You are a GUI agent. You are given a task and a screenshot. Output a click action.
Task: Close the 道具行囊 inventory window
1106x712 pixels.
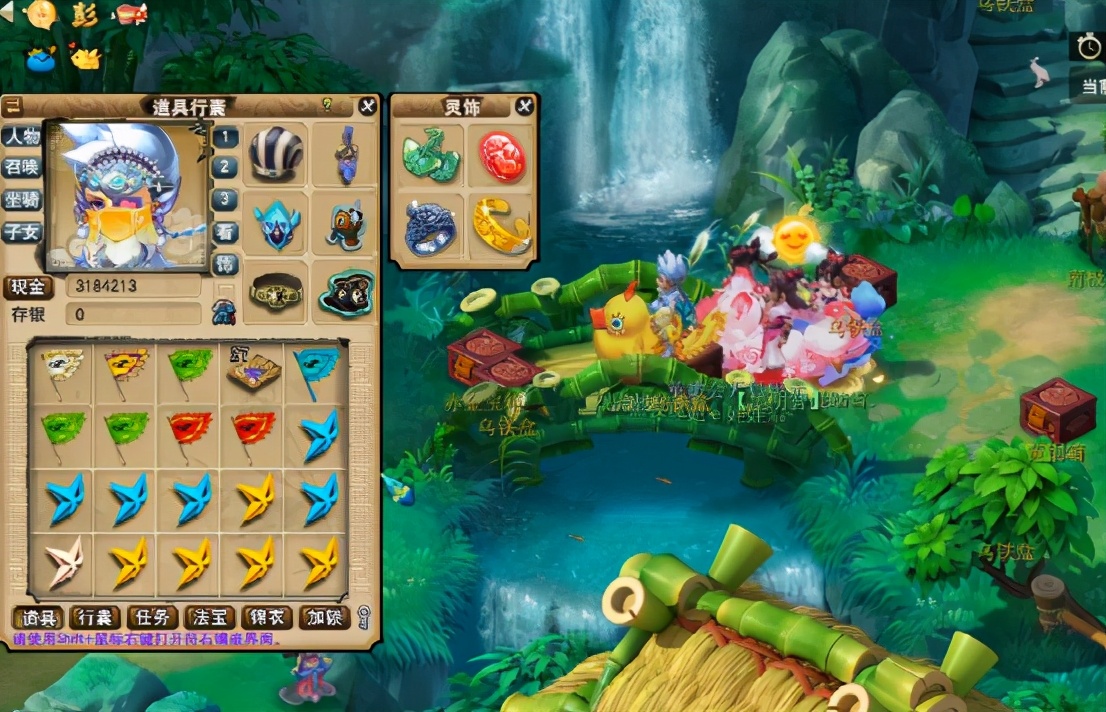click(x=367, y=105)
